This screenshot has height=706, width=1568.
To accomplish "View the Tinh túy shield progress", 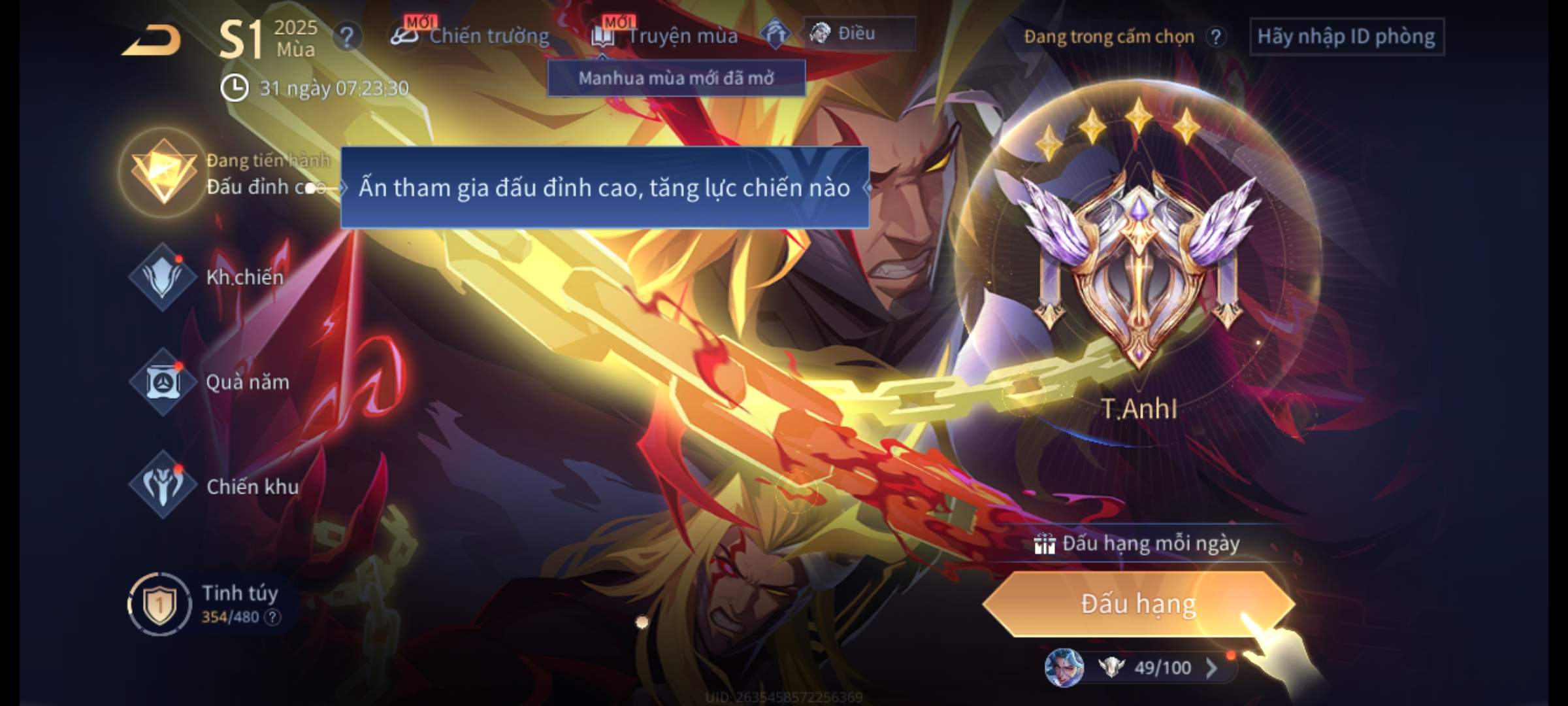I will point(159,604).
